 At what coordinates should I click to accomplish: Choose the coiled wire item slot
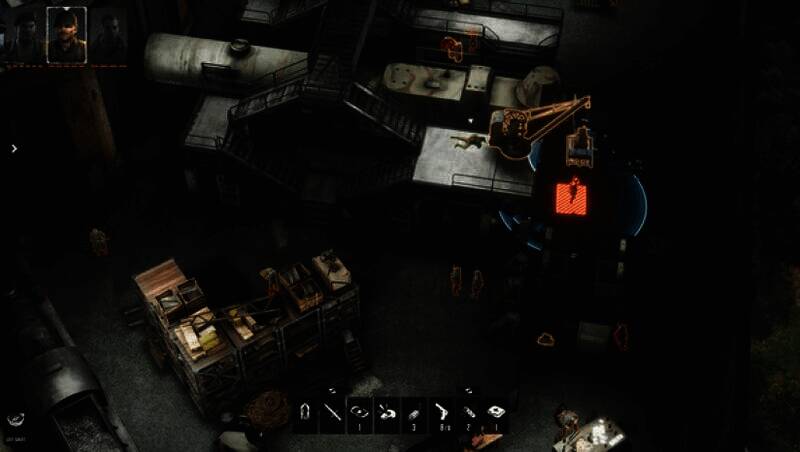(x=360, y=411)
